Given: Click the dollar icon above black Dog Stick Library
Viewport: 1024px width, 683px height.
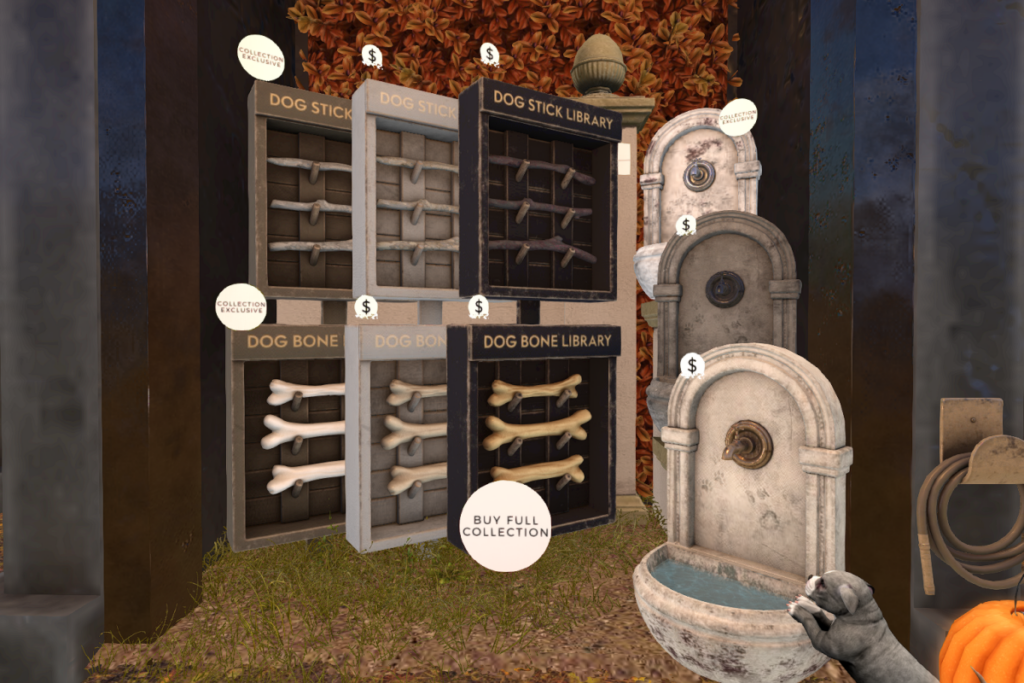Looking at the screenshot, I should (489, 54).
